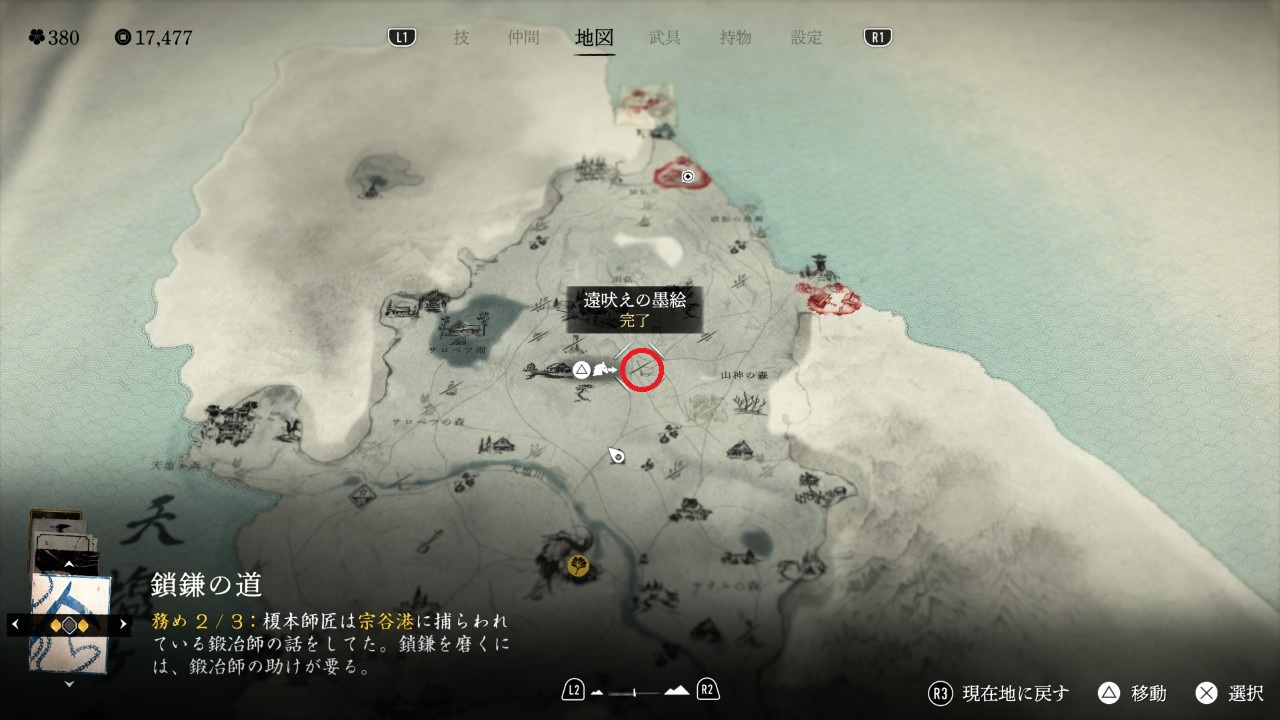1280x720 pixels.
Task: Switch to the 武具 gear tab
Action: 665,38
